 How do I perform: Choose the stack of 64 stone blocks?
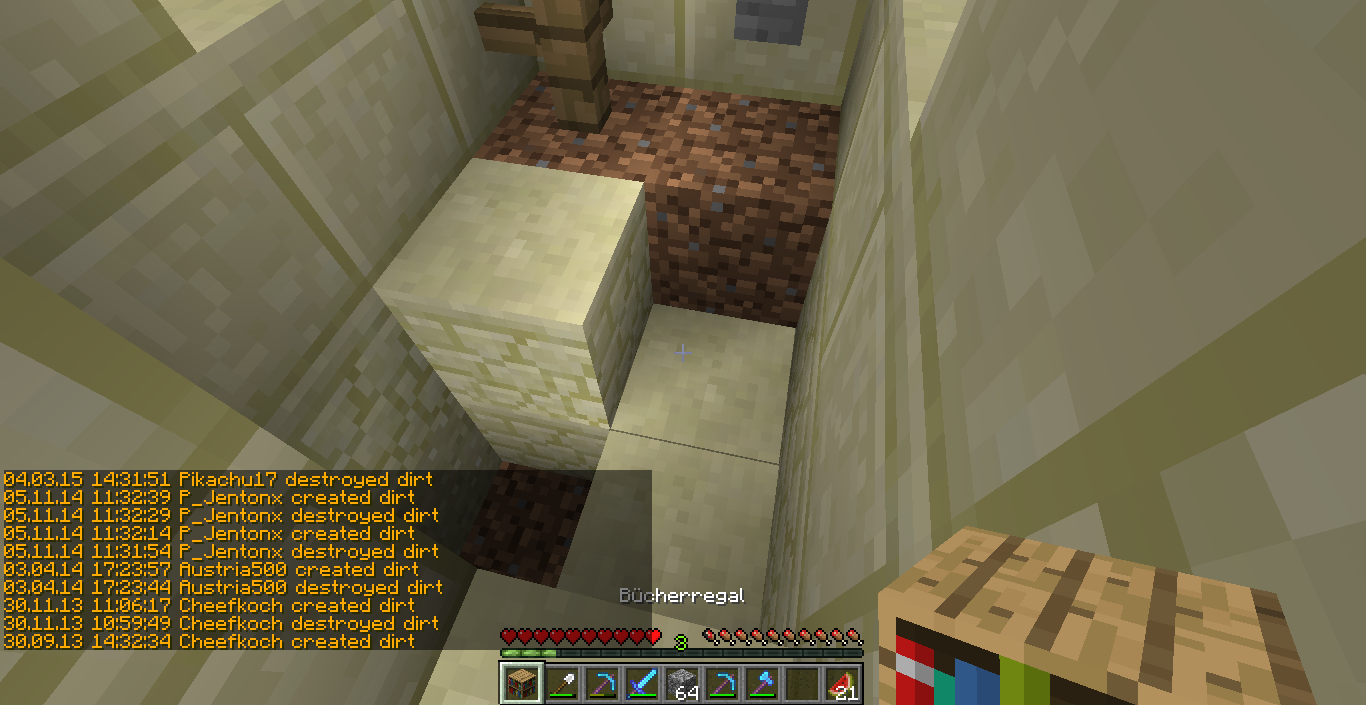(682, 683)
